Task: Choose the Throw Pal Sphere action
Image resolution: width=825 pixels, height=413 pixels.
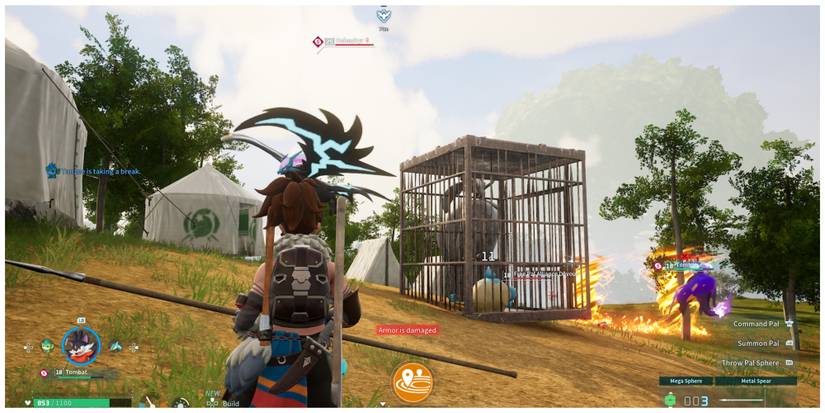Action: coord(752,363)
